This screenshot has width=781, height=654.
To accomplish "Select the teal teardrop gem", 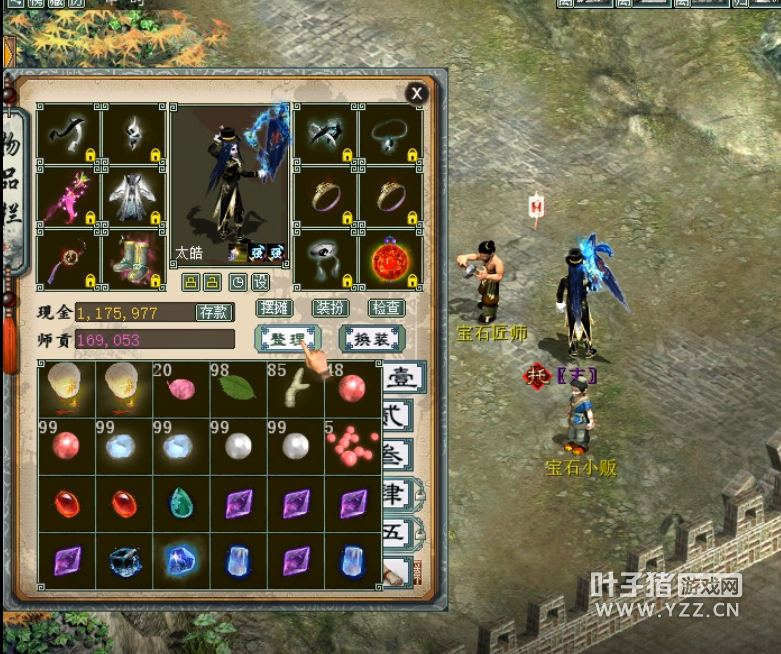I will [181, 503].
